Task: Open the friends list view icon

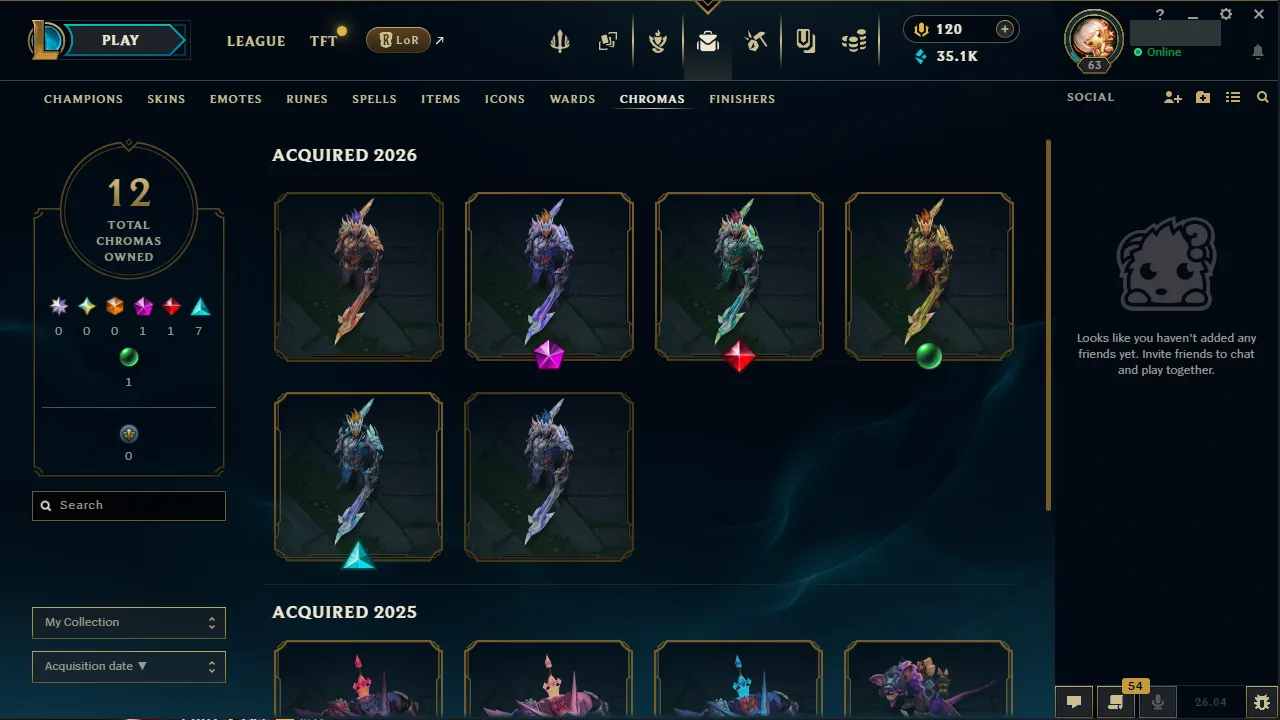Action: 1233,97
